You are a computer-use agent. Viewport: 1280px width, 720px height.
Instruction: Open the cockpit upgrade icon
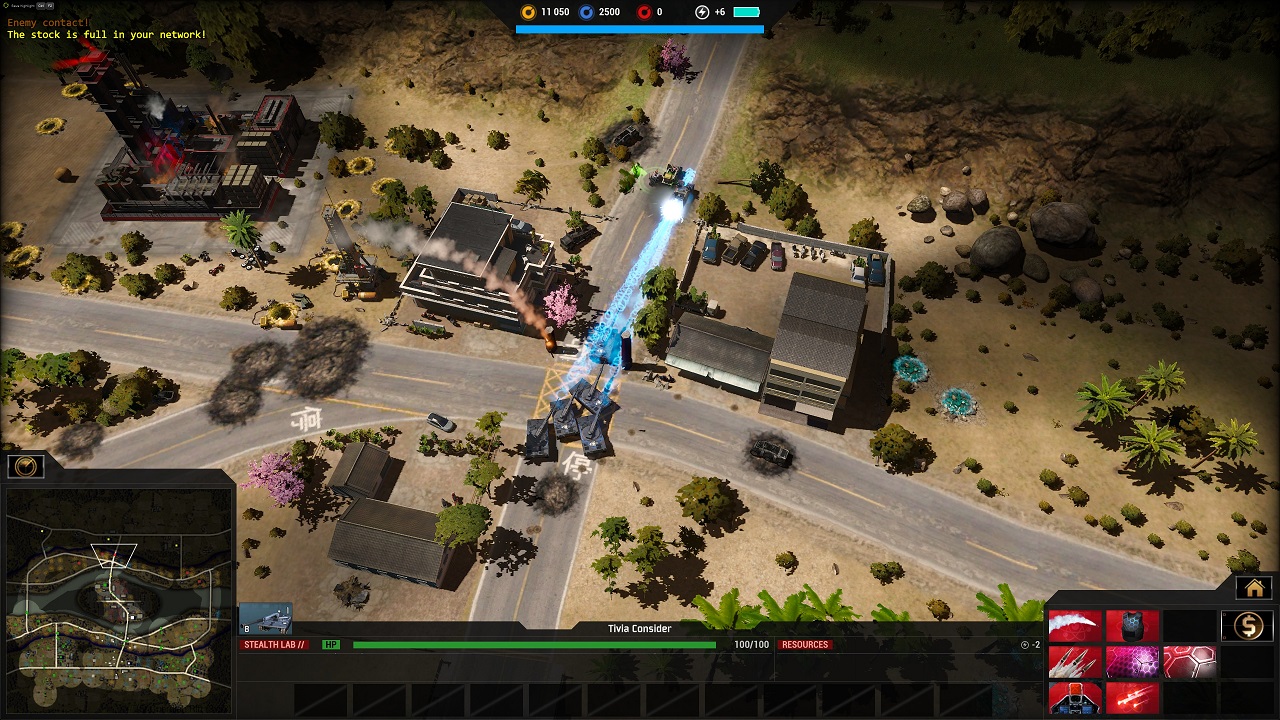(1074, 700)
